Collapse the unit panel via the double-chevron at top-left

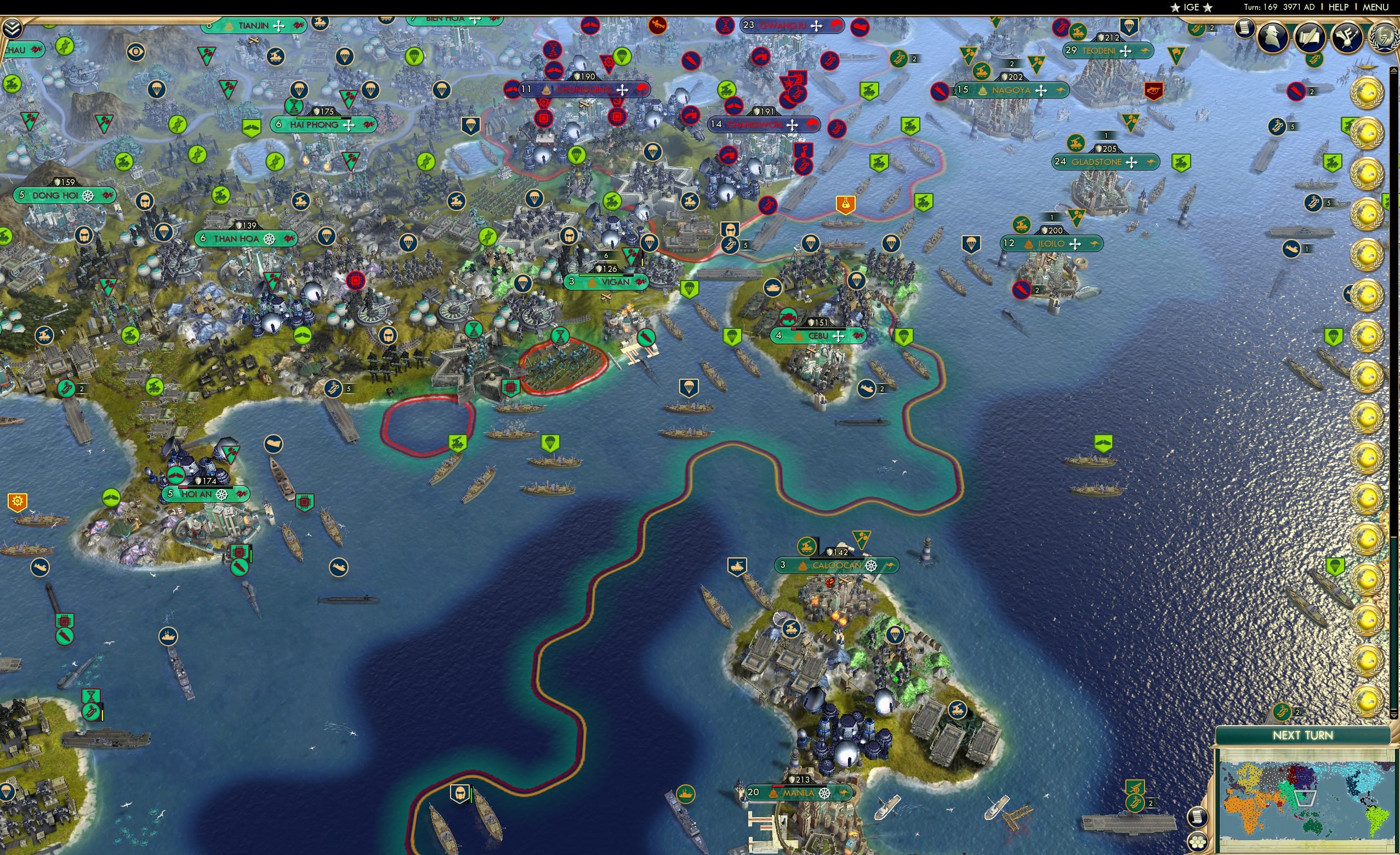point(13,27)
